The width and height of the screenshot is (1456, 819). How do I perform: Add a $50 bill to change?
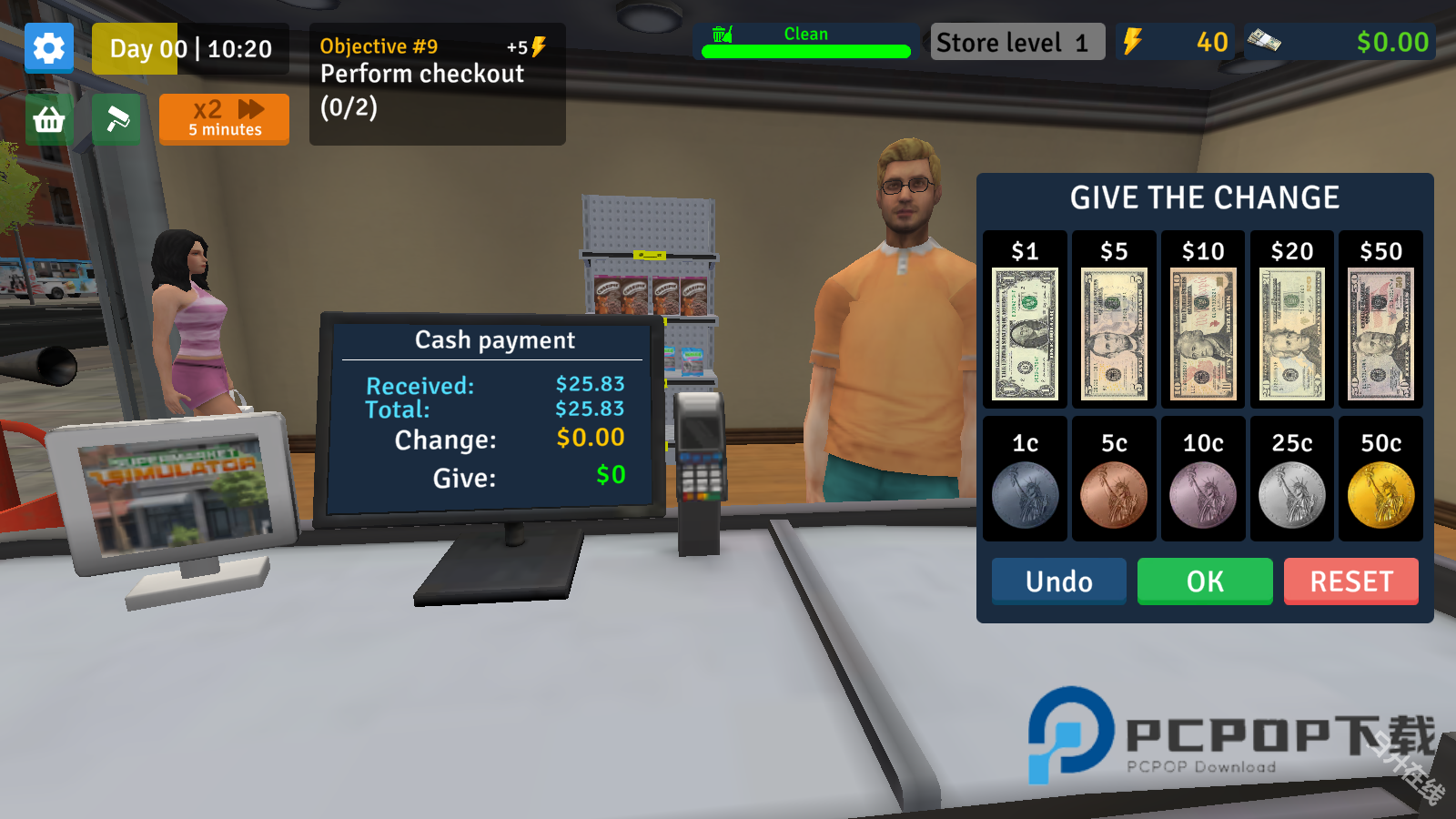point(1380,333)
